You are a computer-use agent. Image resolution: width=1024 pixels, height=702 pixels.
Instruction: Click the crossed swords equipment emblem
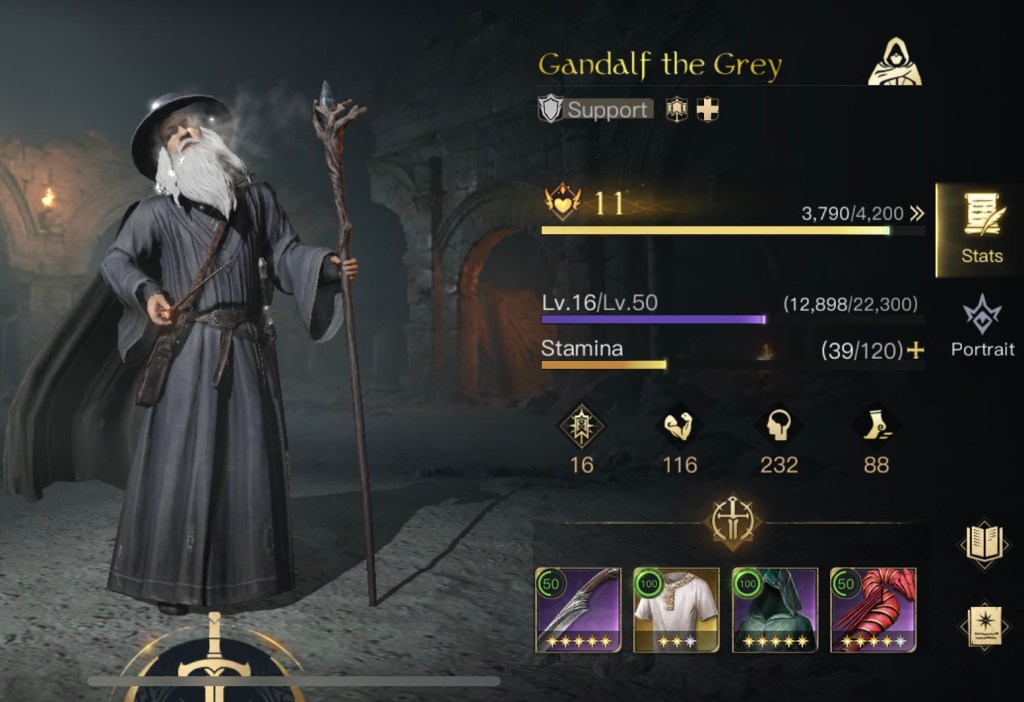pyautogui.click(x=734, y=521)
